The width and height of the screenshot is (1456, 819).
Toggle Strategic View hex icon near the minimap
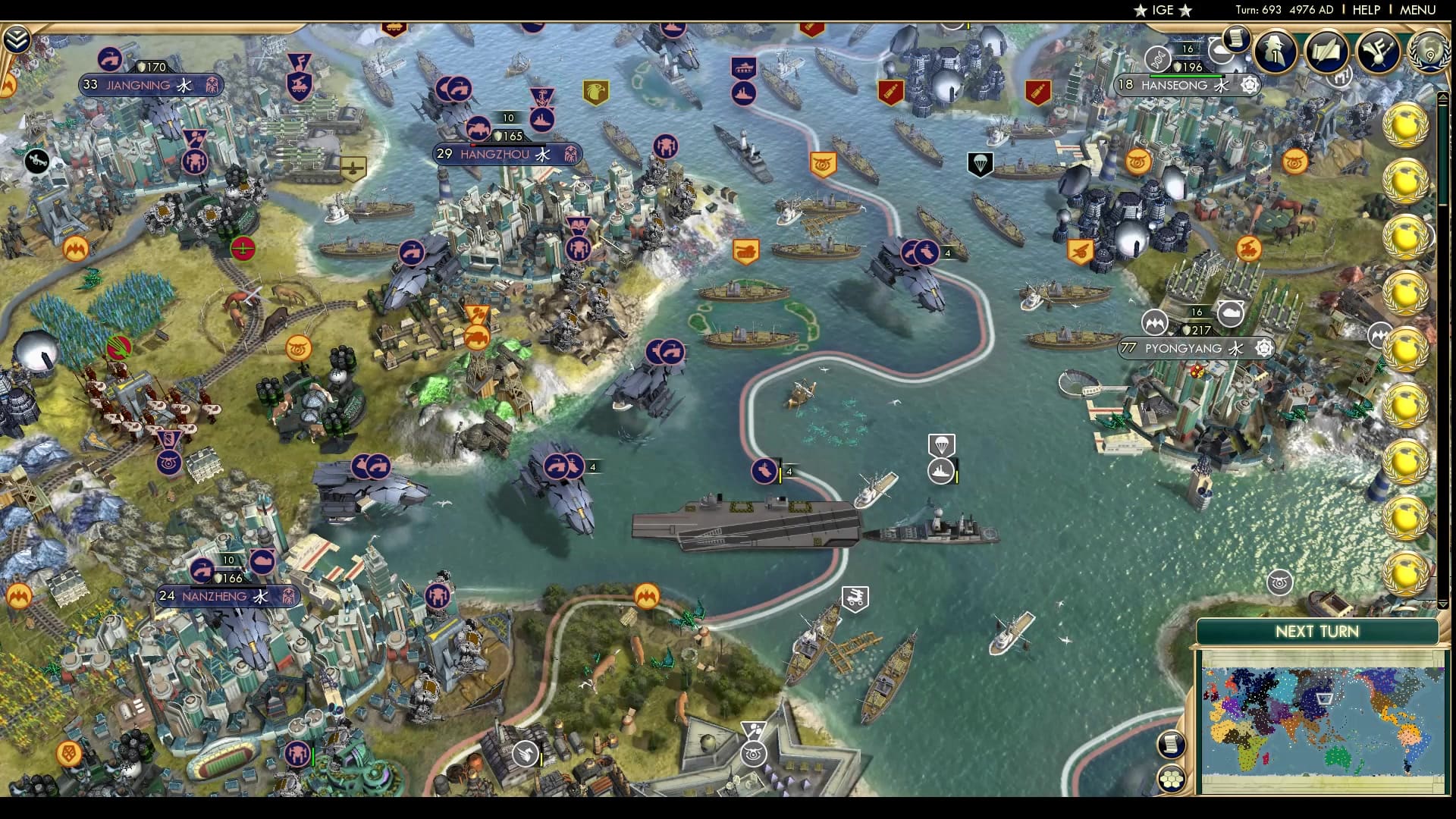[1172, 779]
